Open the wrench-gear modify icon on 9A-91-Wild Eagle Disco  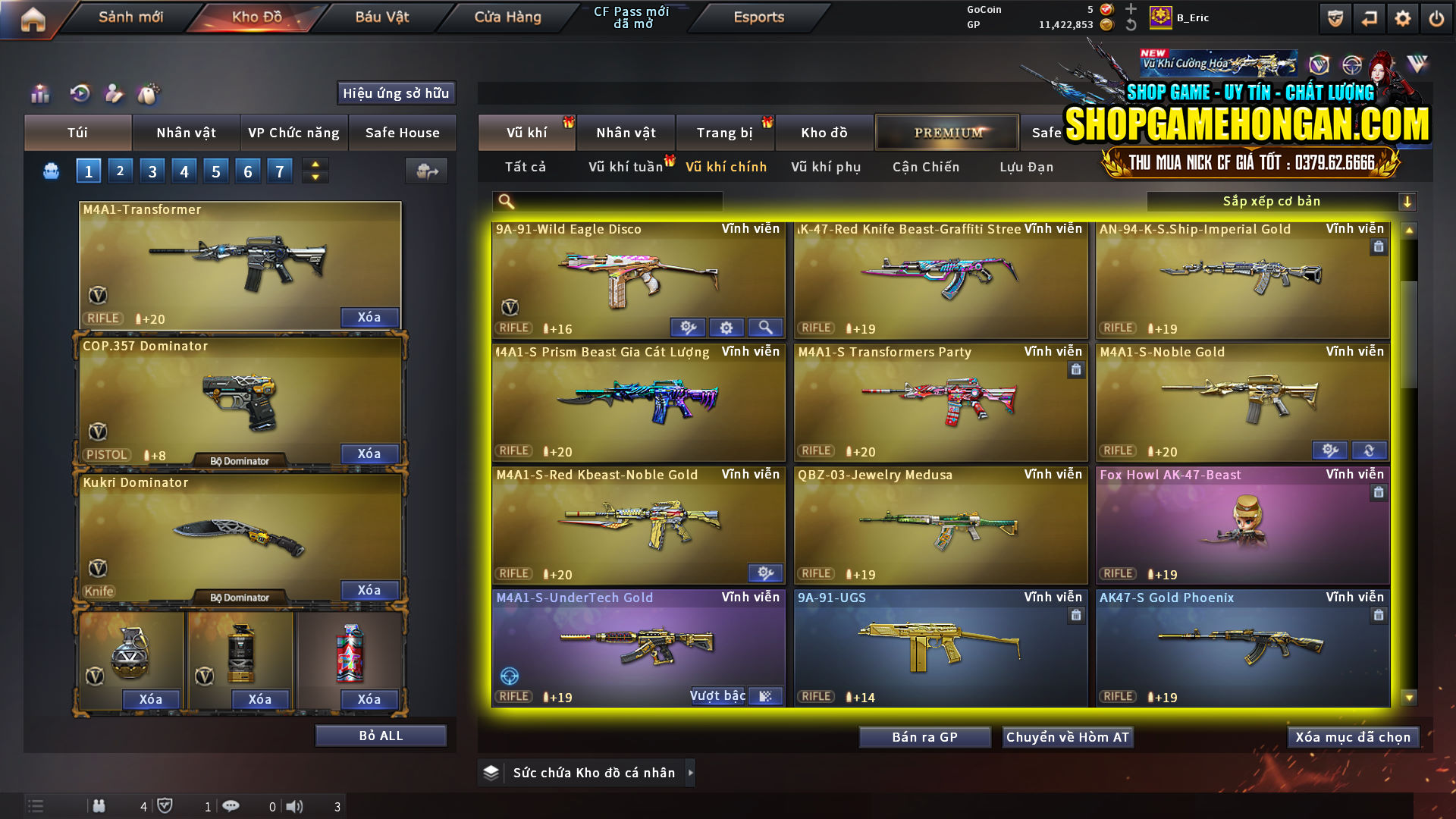click(688, 327)
